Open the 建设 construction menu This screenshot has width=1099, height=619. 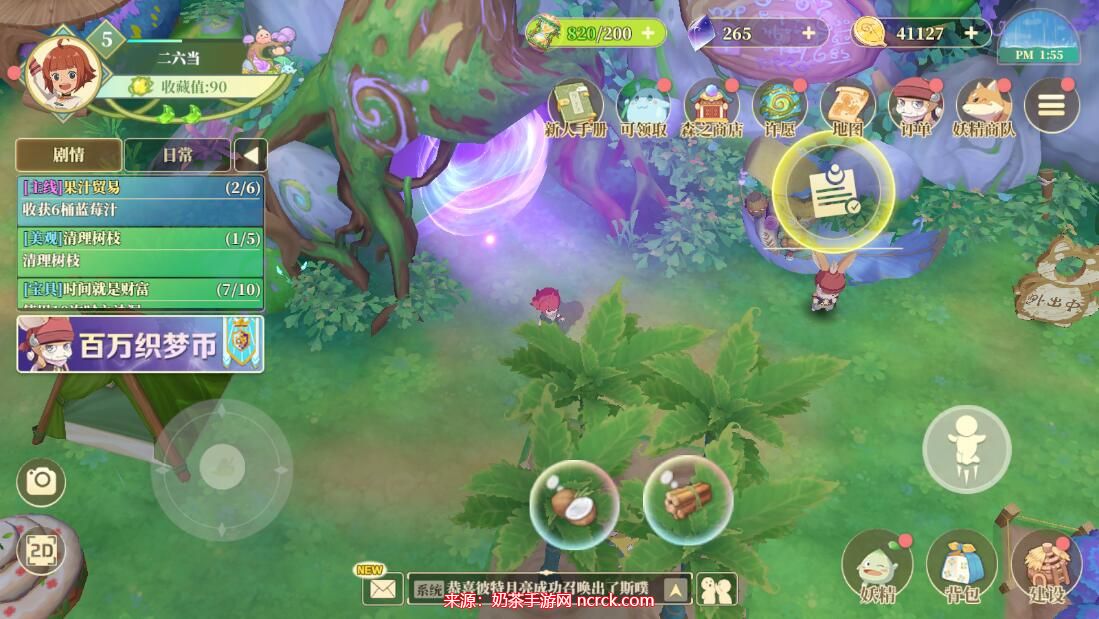(x=1046, y=566)
